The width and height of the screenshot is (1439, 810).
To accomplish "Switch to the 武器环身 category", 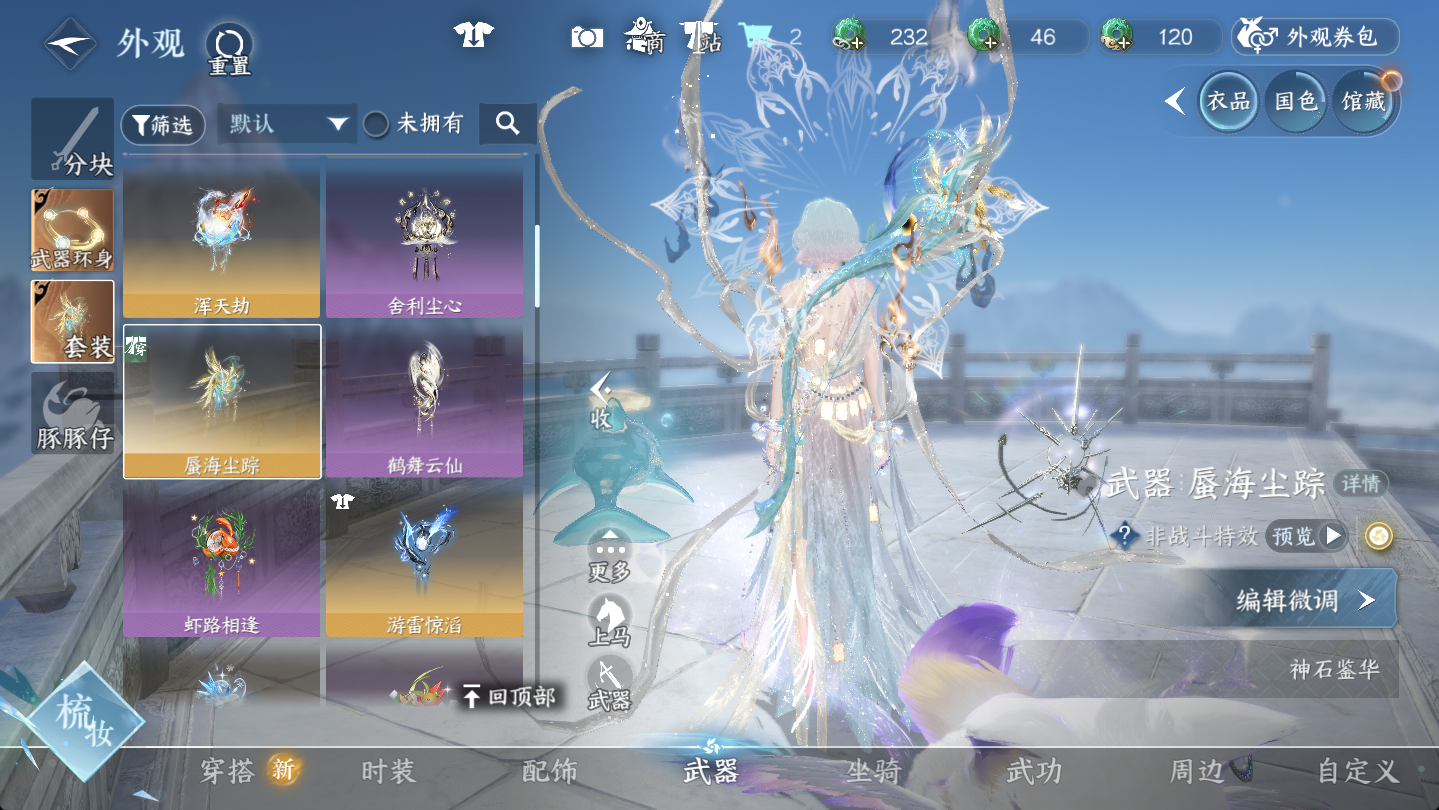I will [x=72, y=231].
